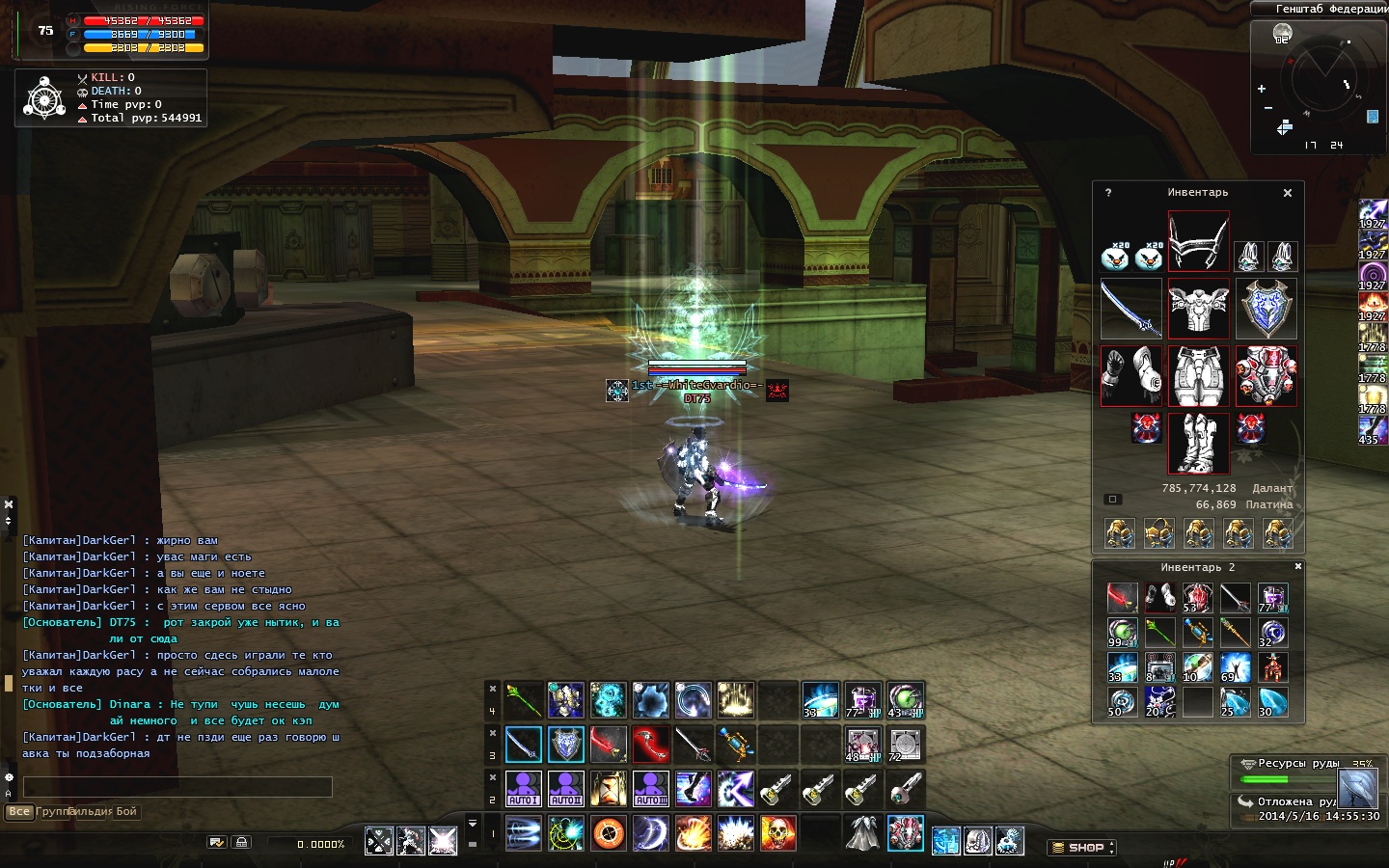This screenshot has height=868, width=1389.
Task: Use the hourglass hotbar item
Action: click(x=608, y=789)
